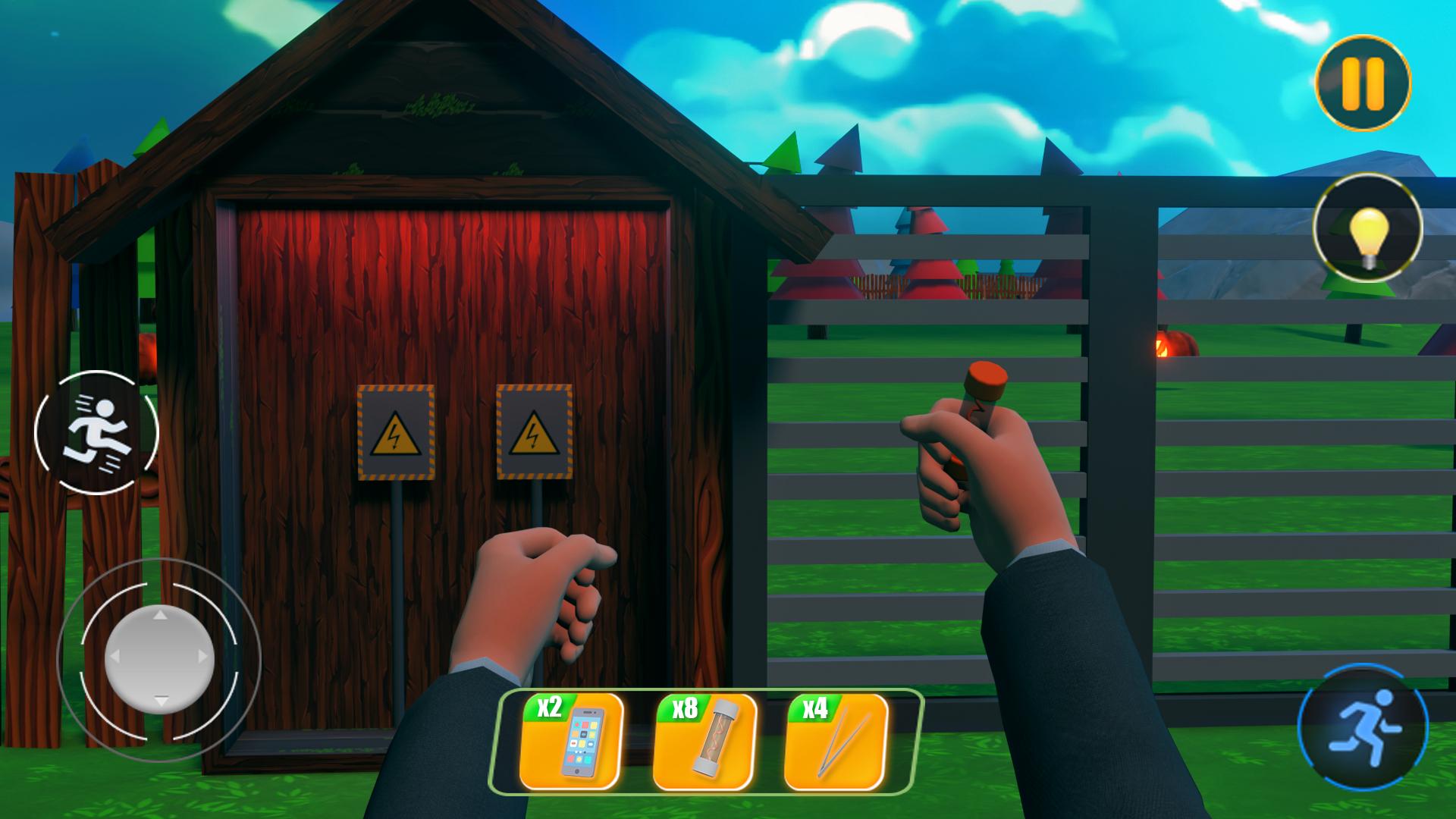Choose the glass tube item slot

(705, 741)
